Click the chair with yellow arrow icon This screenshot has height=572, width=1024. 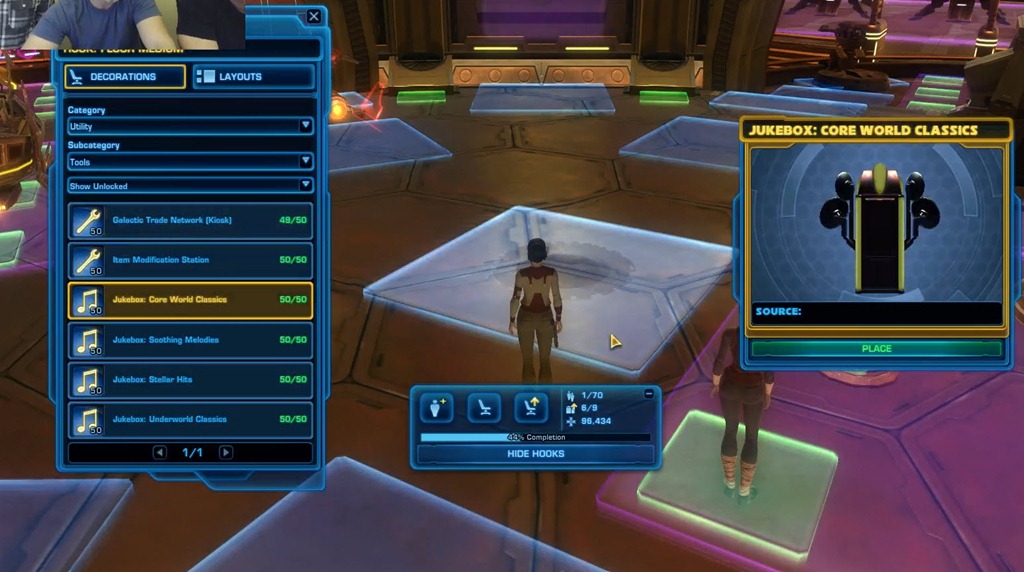[x=531, y=407]
